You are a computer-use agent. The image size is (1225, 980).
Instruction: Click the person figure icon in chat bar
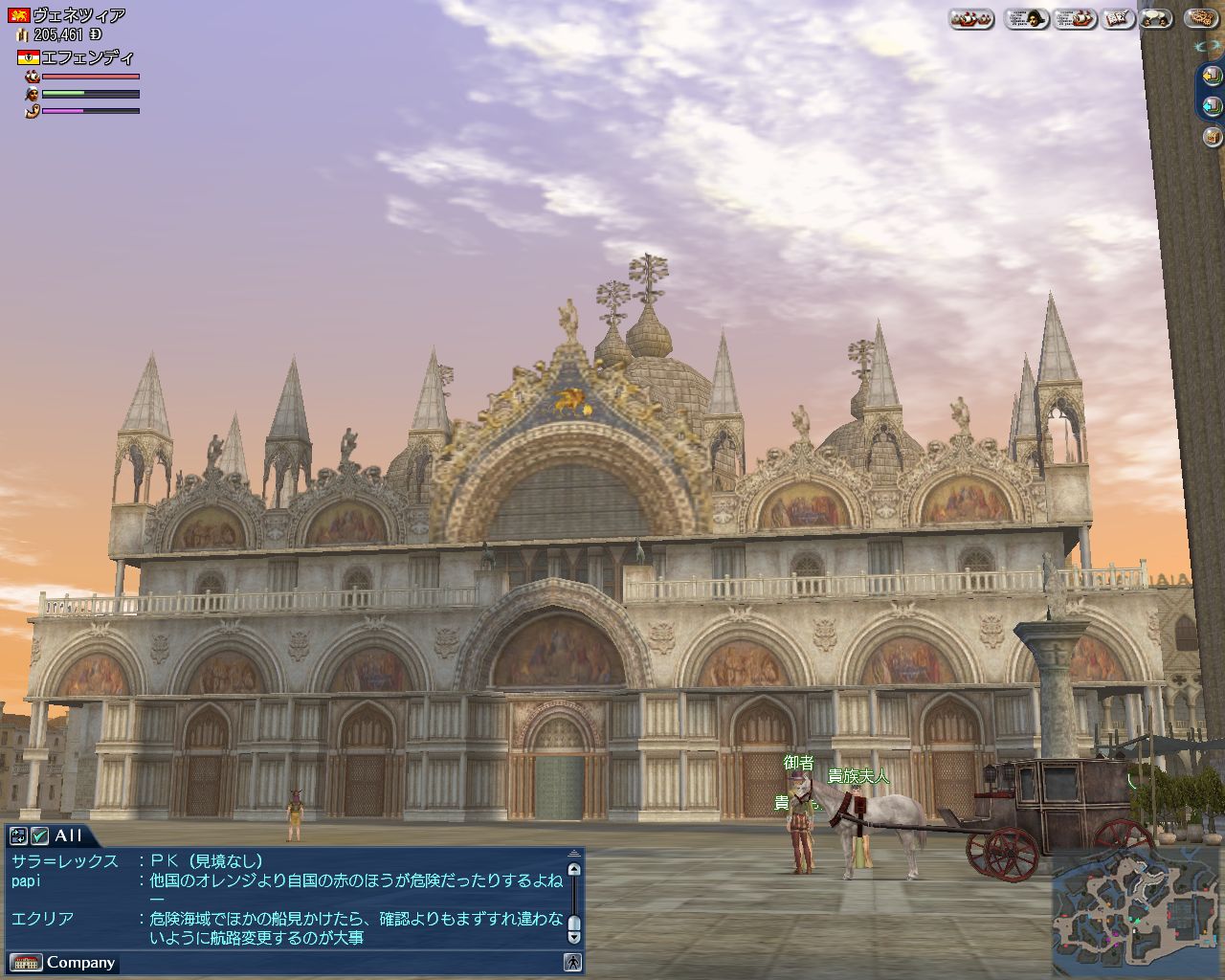(572, 963)
